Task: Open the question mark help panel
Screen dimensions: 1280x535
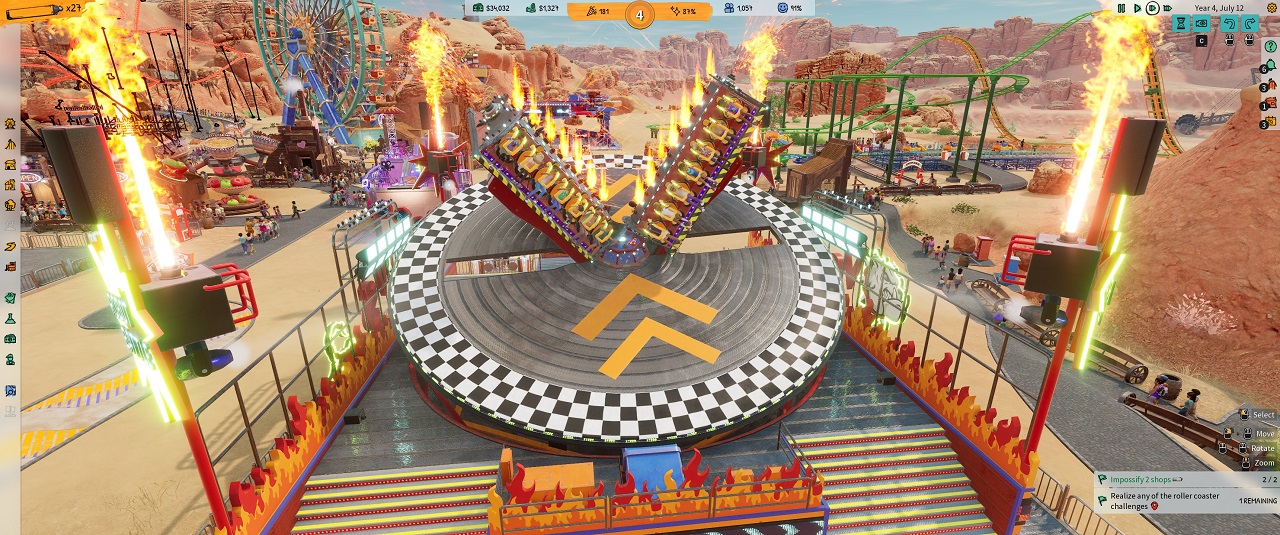Action: 1270,46
